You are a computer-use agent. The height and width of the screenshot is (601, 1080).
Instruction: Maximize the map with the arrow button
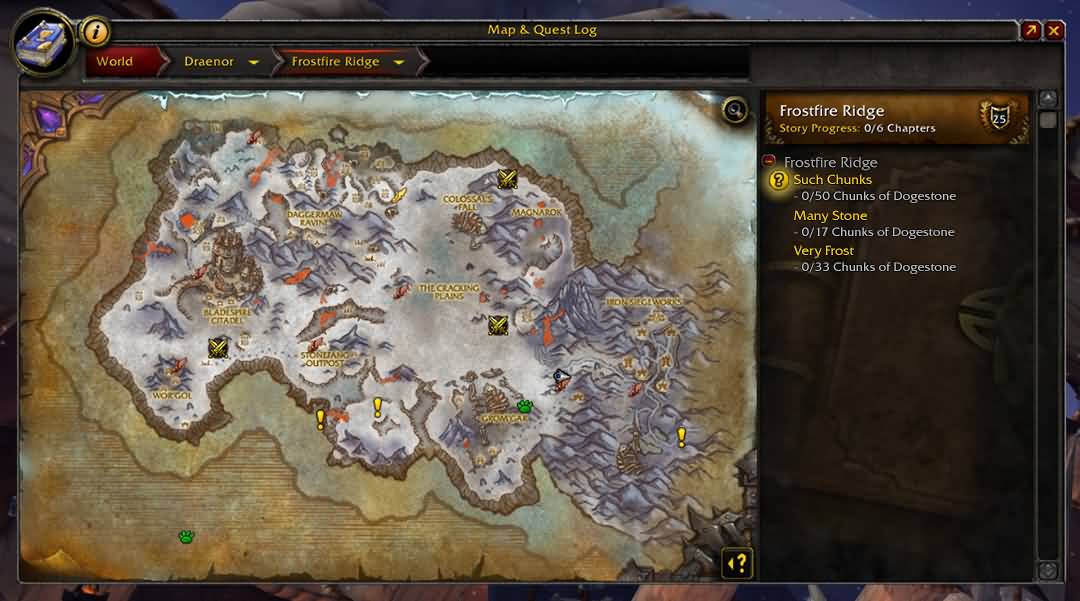[1031, 31]
